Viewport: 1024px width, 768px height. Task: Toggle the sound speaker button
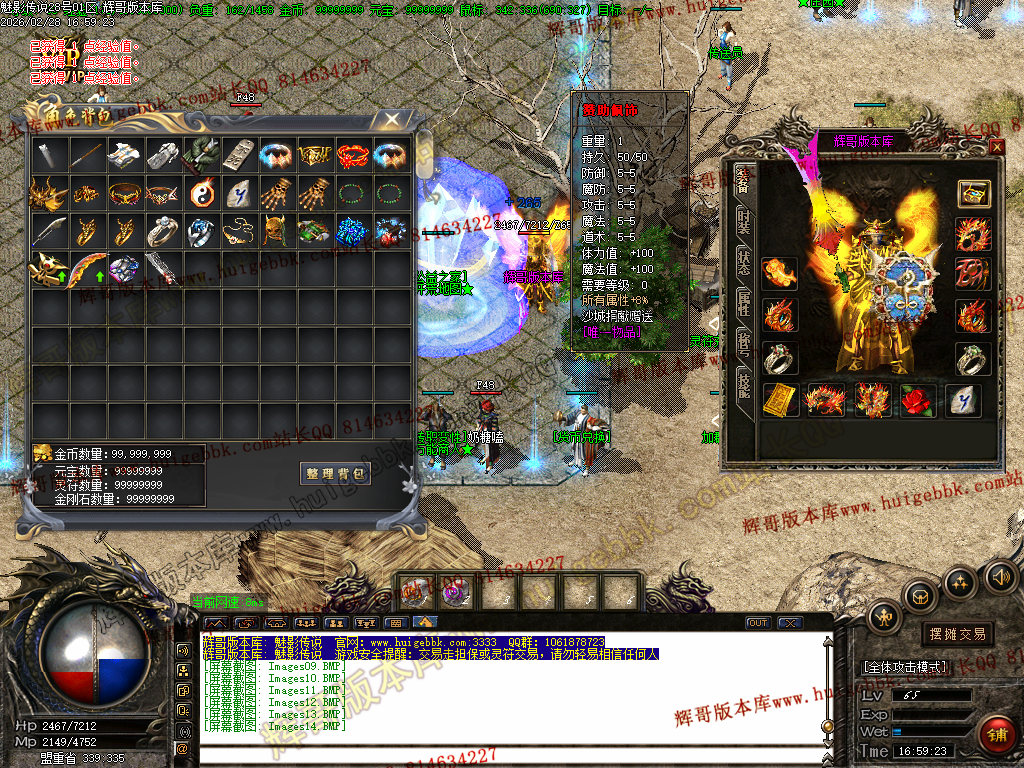tap(1000, 577)
